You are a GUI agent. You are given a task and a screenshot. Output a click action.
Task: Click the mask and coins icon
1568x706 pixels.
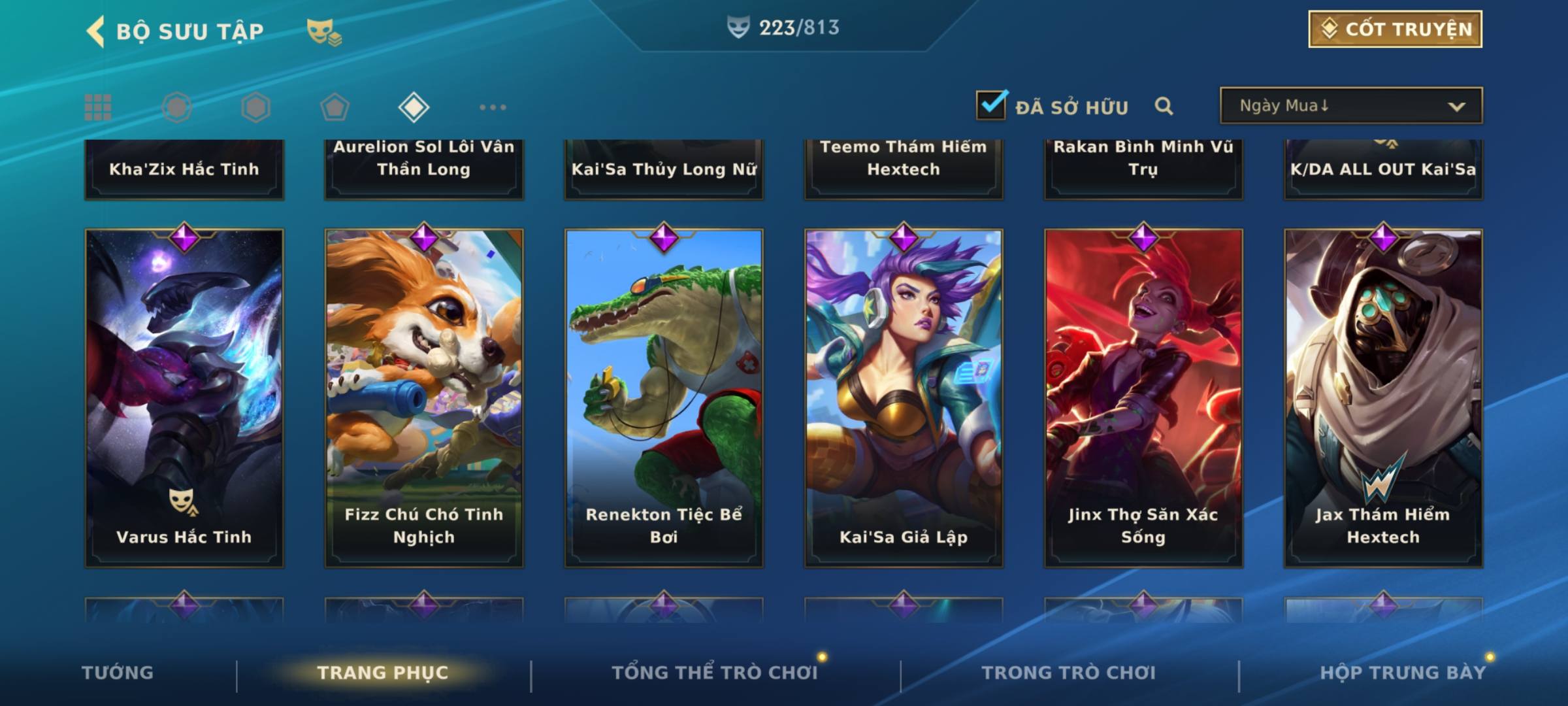[324, 32]
